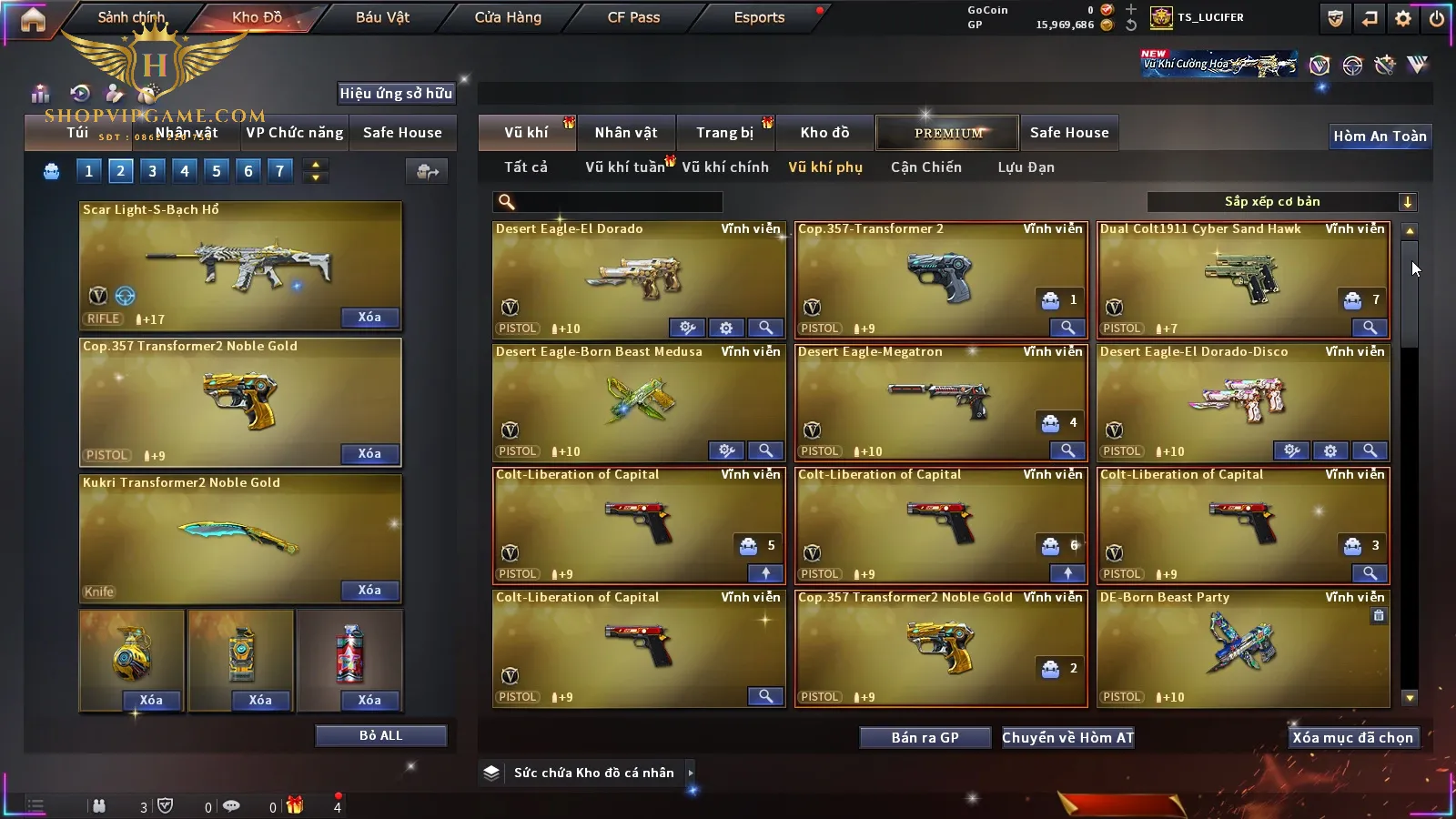
Task: Show the Lựu Đạn category
Action: (1026, 167)
